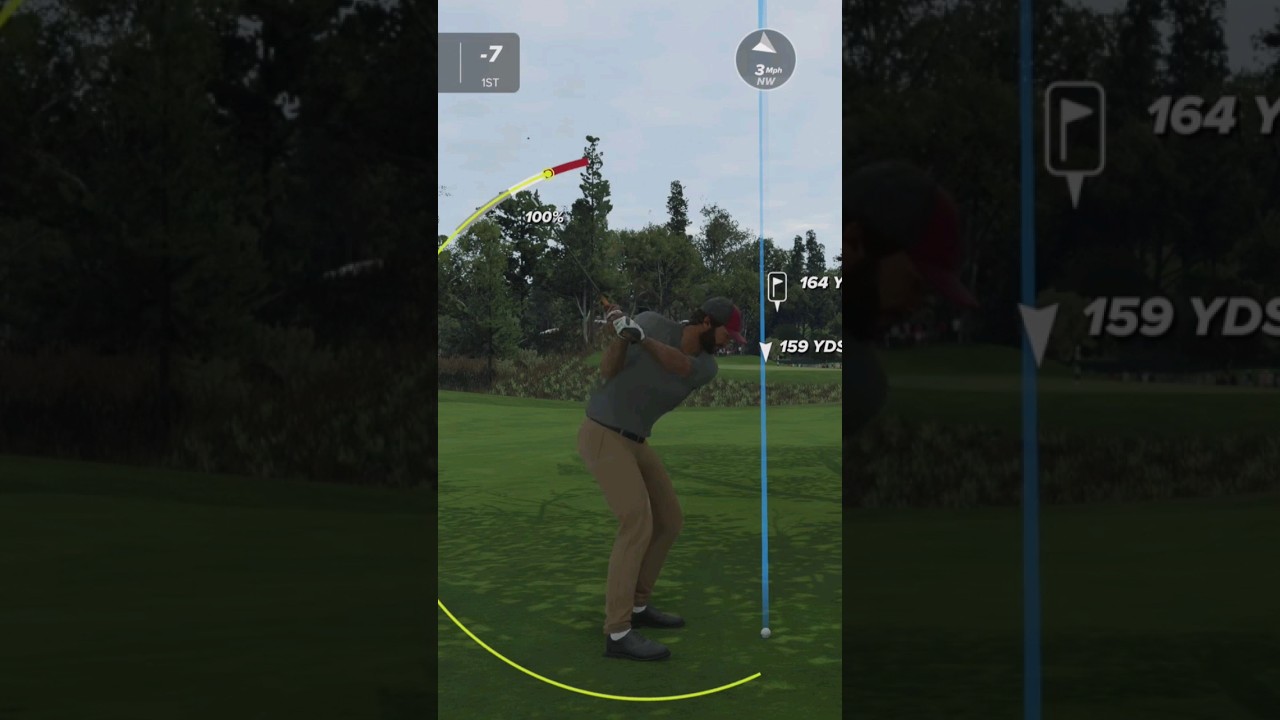The height and width of the screenshot is (720, 1280).
Task: Expand the wind compass for detailed wind info
Action: (765, 60)
